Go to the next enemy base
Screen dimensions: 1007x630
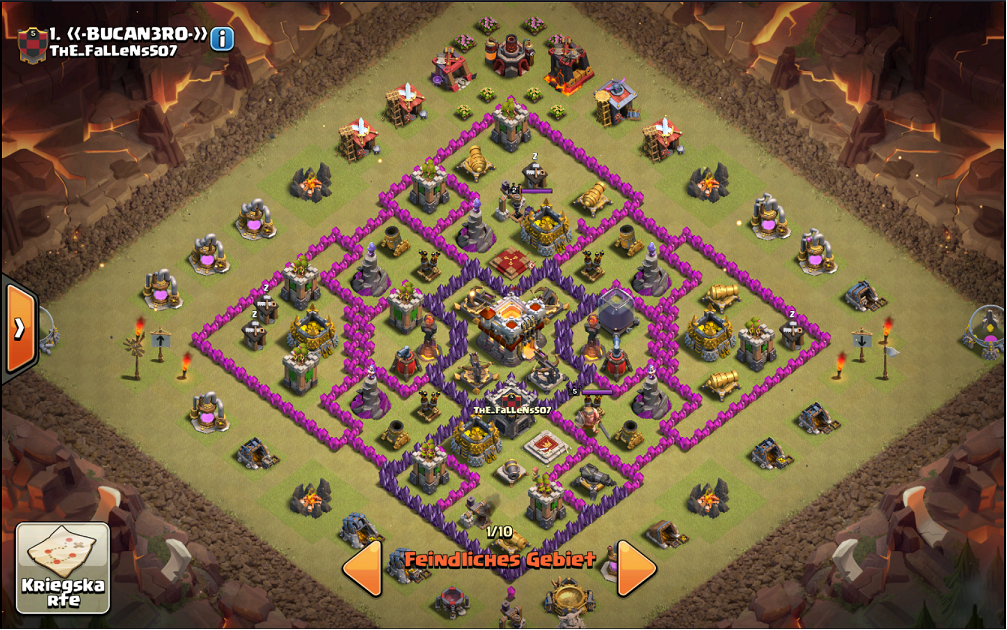pos(637,568)
